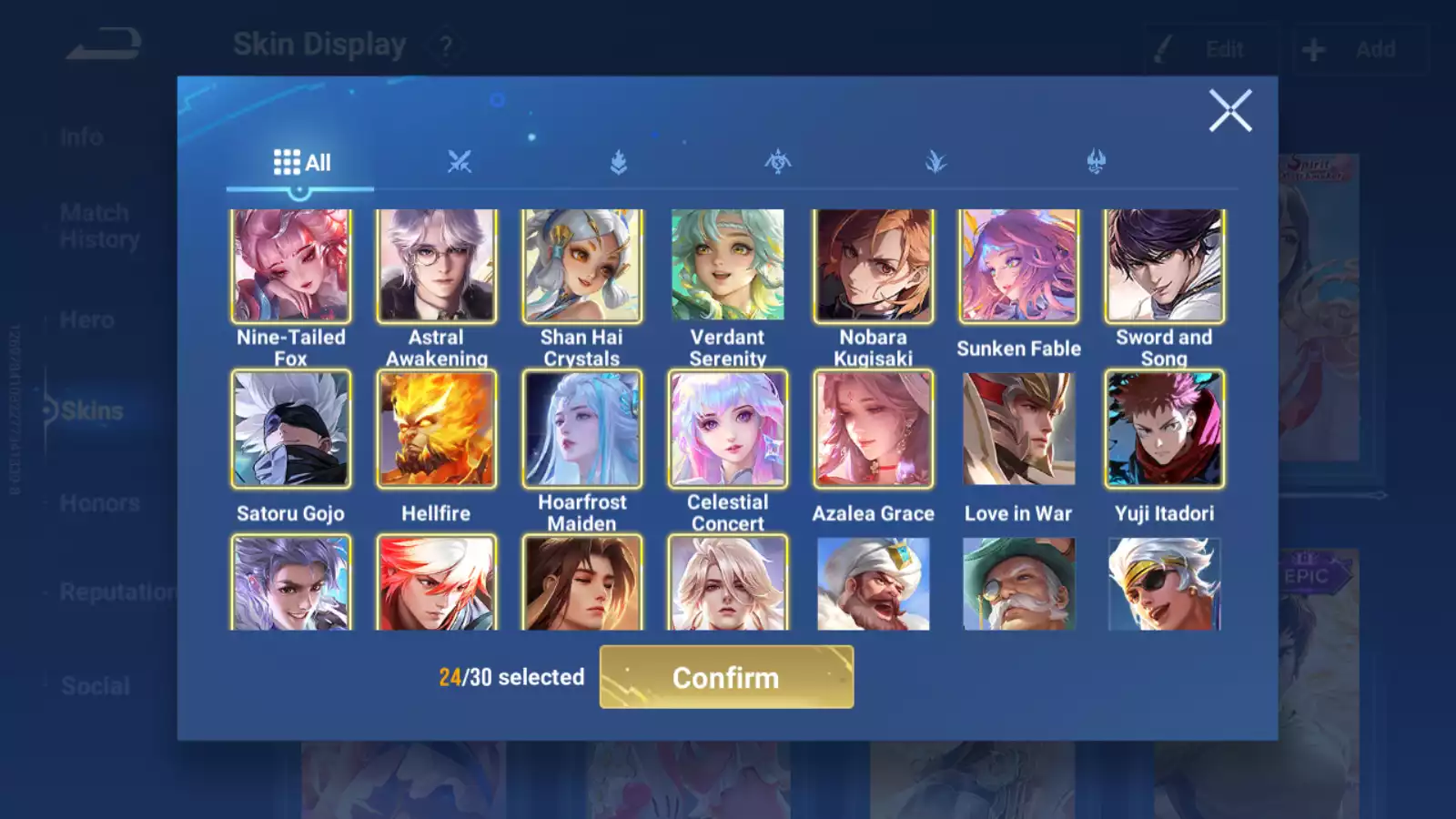Close the skin selection dialog
The image size is (1456, 819).
pyautogui.click(x=1230, y=111)
